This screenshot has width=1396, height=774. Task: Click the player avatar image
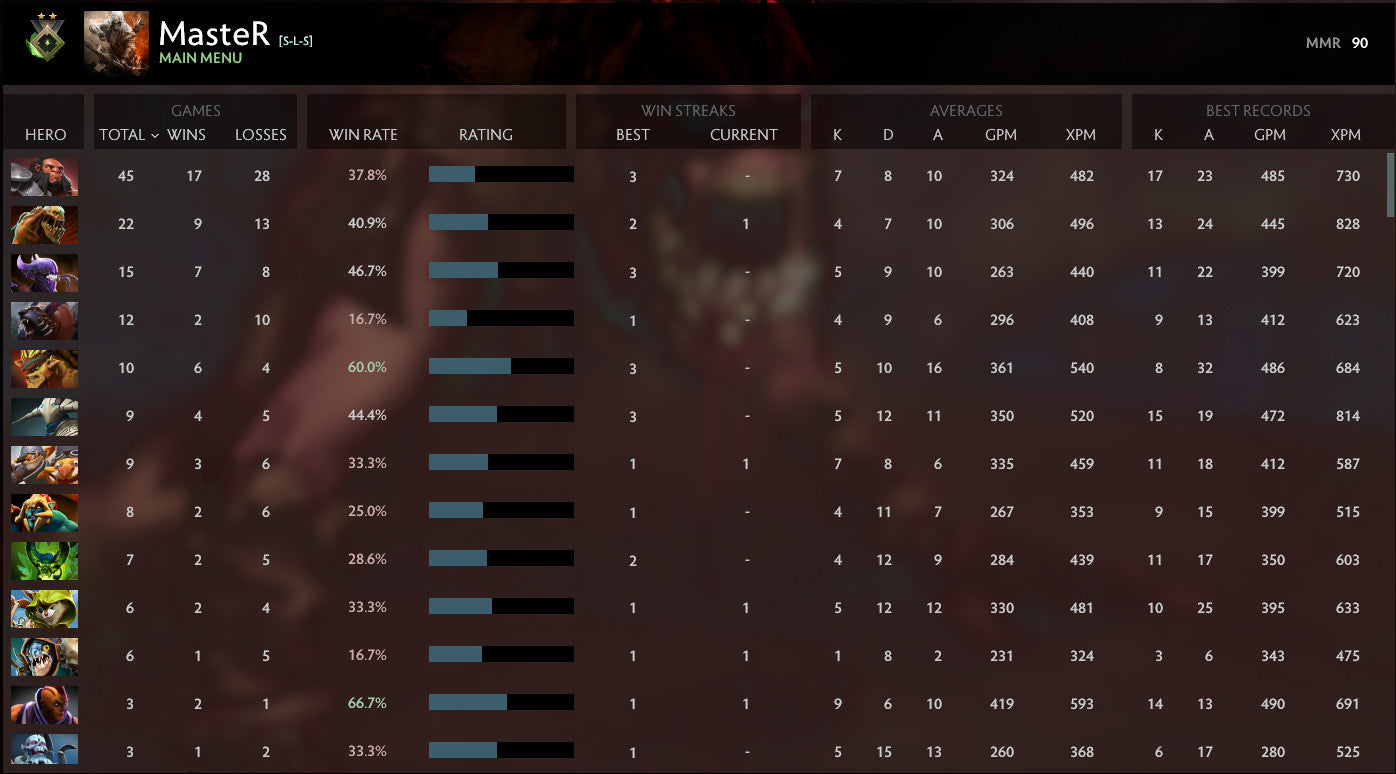pos(116,42)
